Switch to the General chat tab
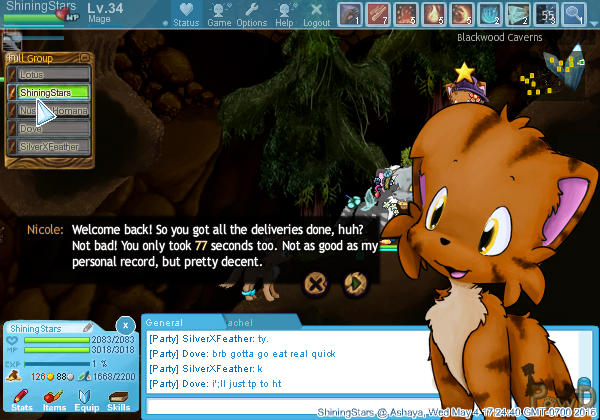The width and height of the screenshot is (600, 420). coord(165,323)
